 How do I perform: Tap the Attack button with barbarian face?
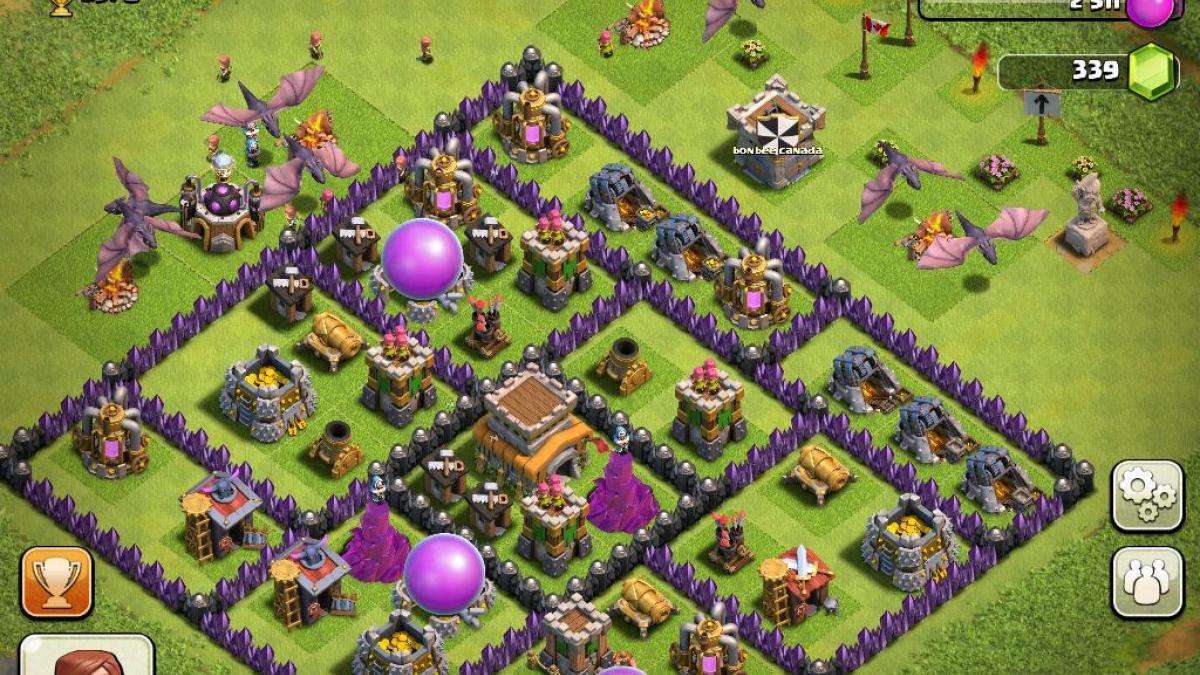87,656
